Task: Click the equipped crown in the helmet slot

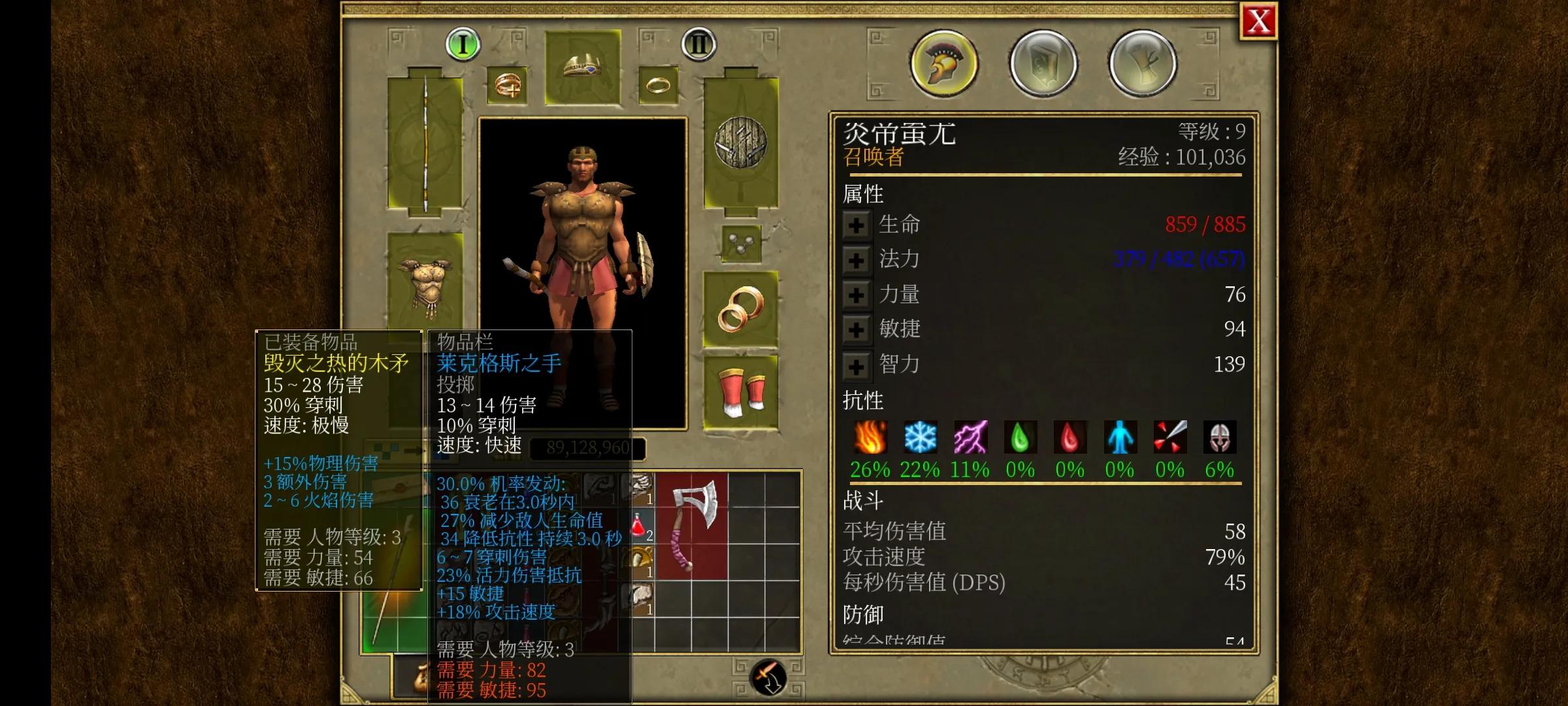Action: pyautogui.click(x=581, y=65)
